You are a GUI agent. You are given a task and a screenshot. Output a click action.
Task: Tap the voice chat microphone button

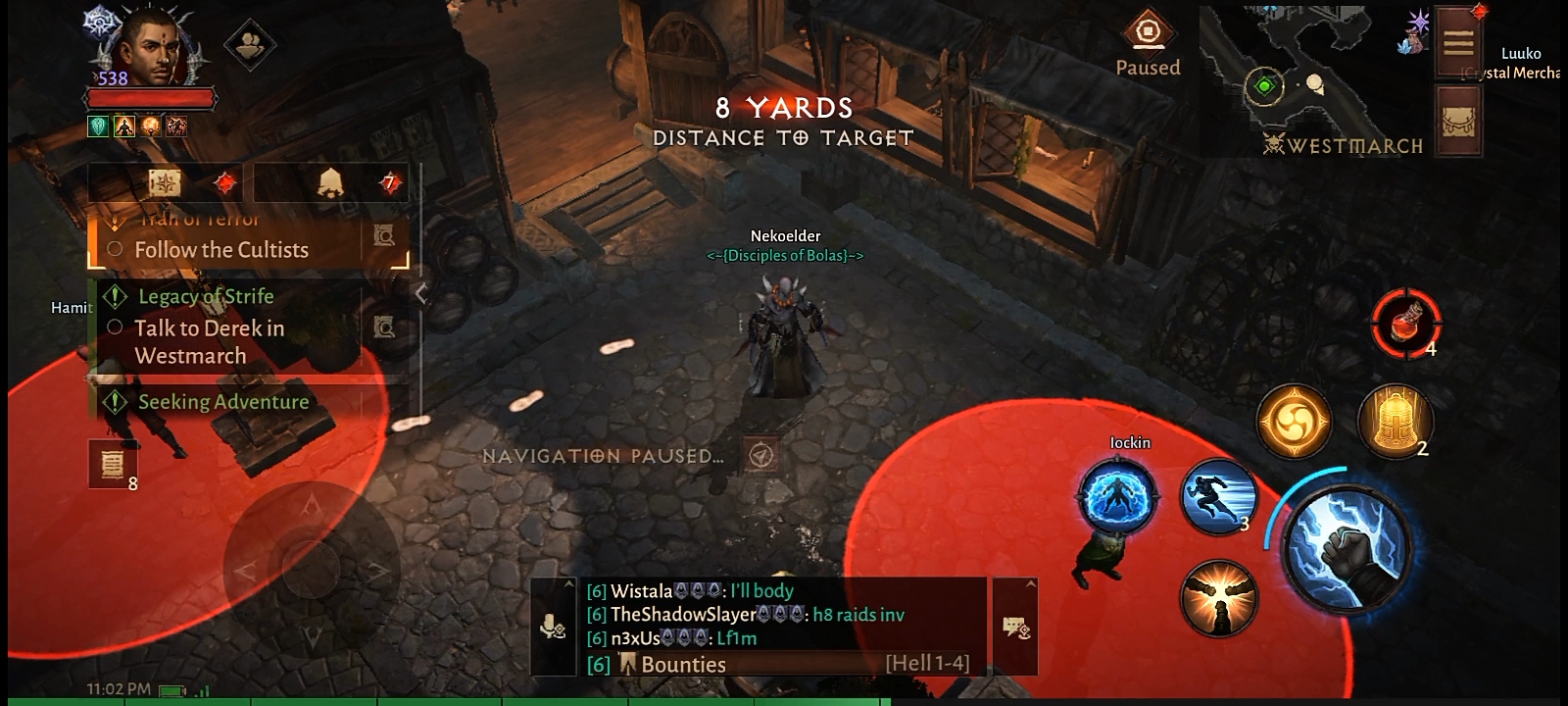click(x=553, y=627)
